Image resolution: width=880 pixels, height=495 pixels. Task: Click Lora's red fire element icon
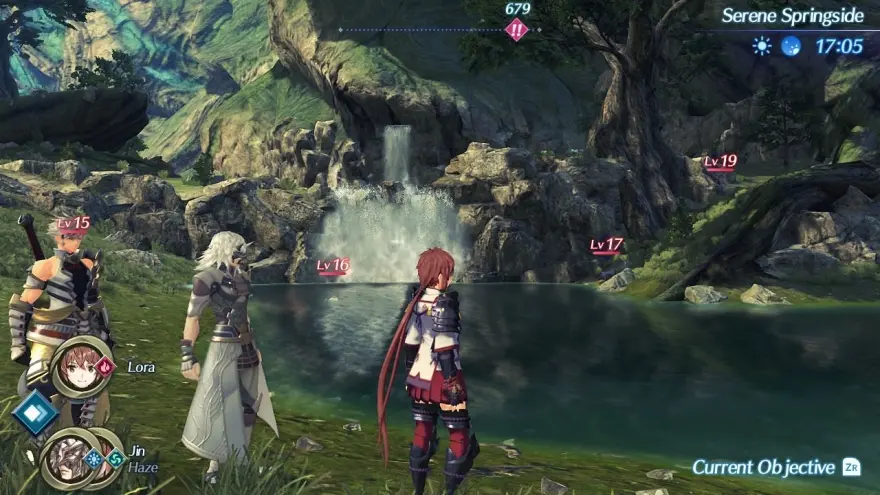click(106, 367)
